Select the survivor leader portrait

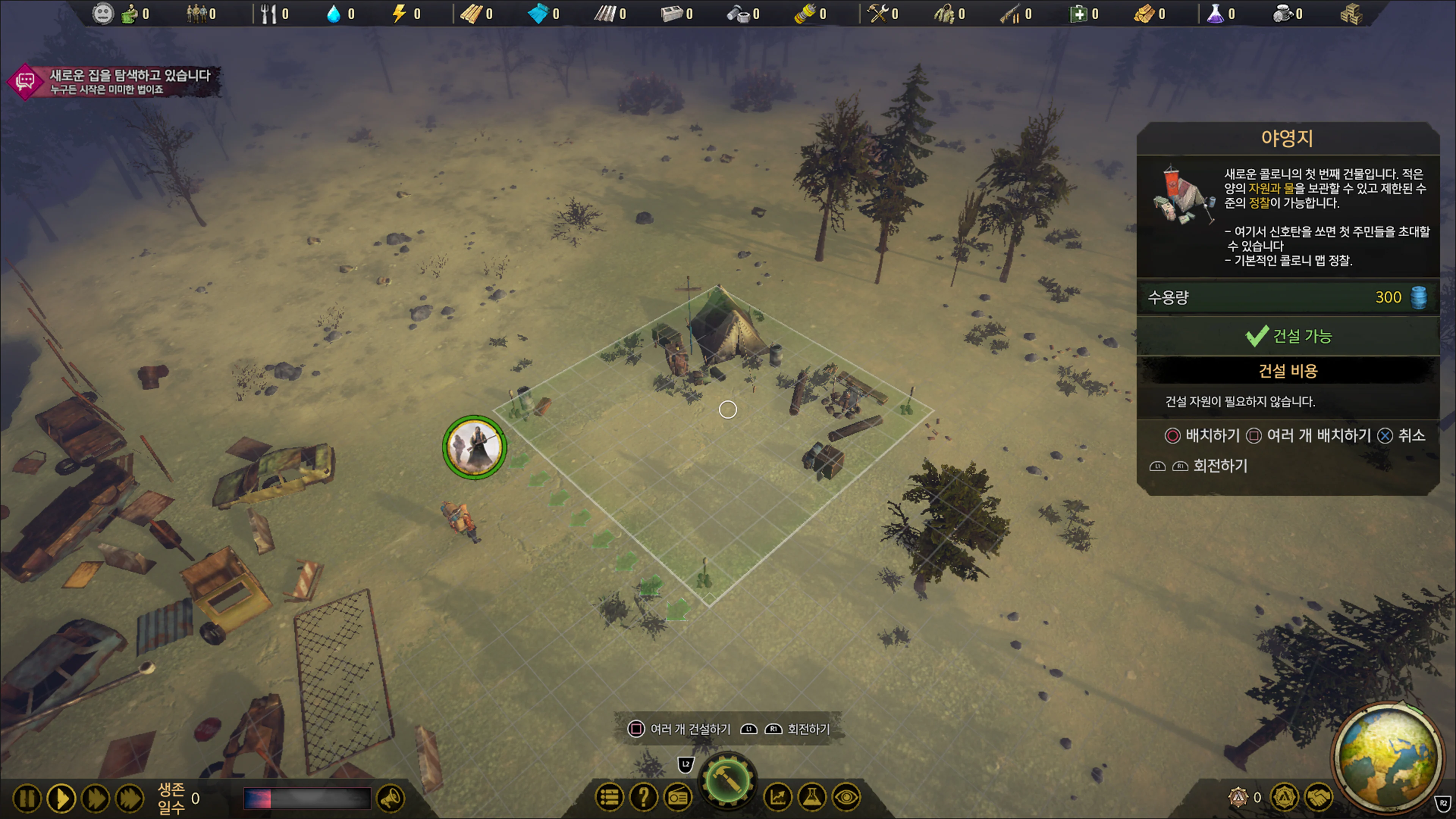click(x=474, y=447)
